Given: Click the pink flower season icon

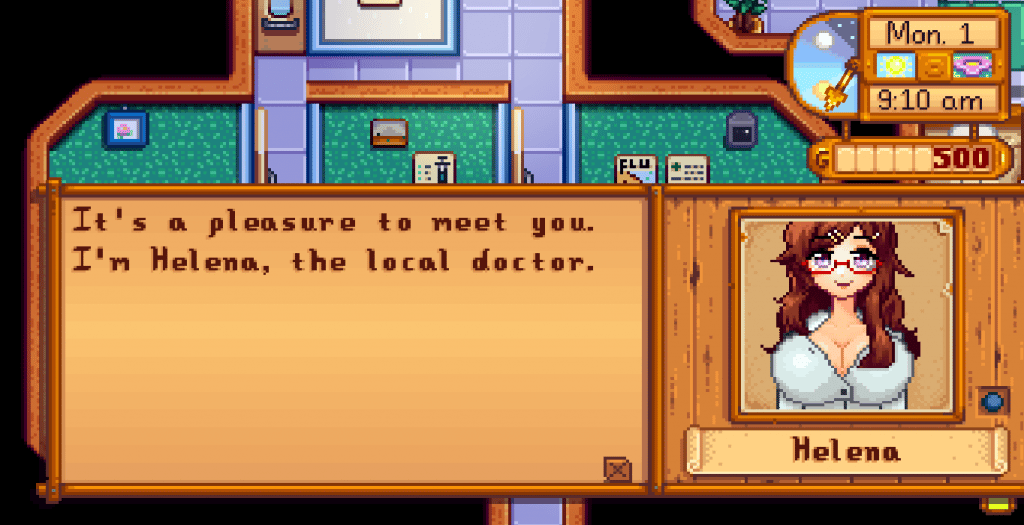Looking at the screenshot, I should tap(968, 67).
